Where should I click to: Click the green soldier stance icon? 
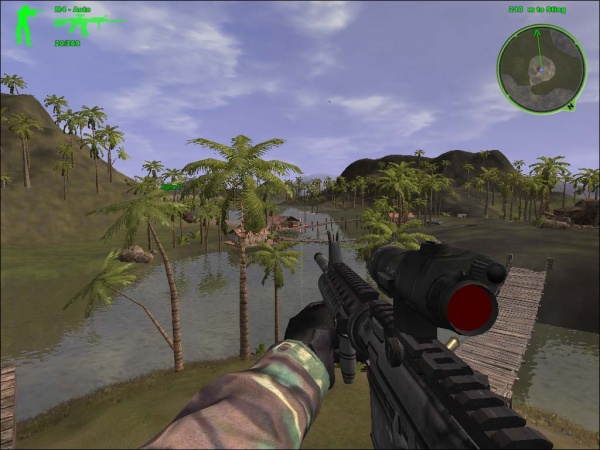coord(23,25)
